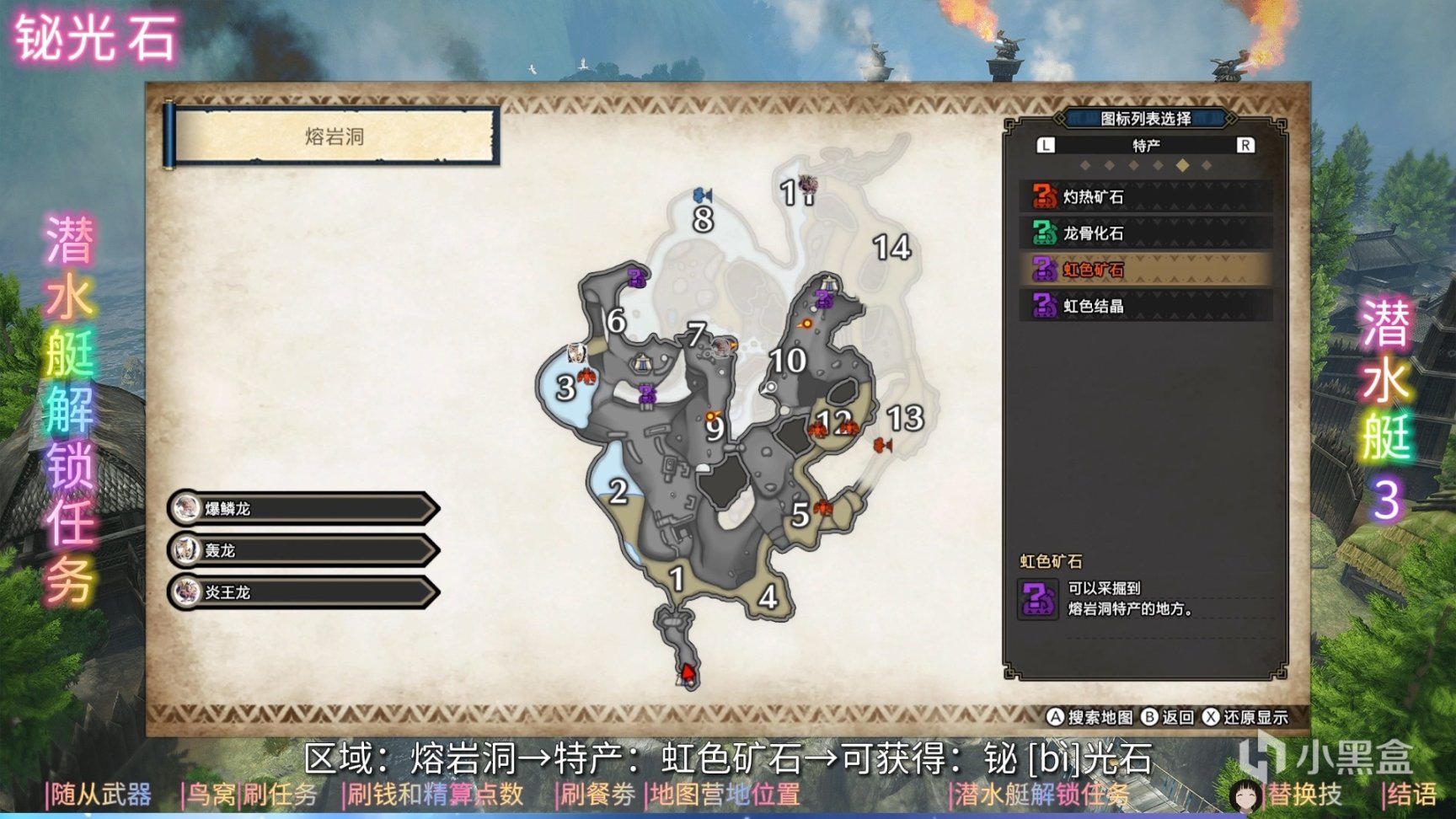
Task: Click the red hunter position arrow
Action: [x=688, y=672]
